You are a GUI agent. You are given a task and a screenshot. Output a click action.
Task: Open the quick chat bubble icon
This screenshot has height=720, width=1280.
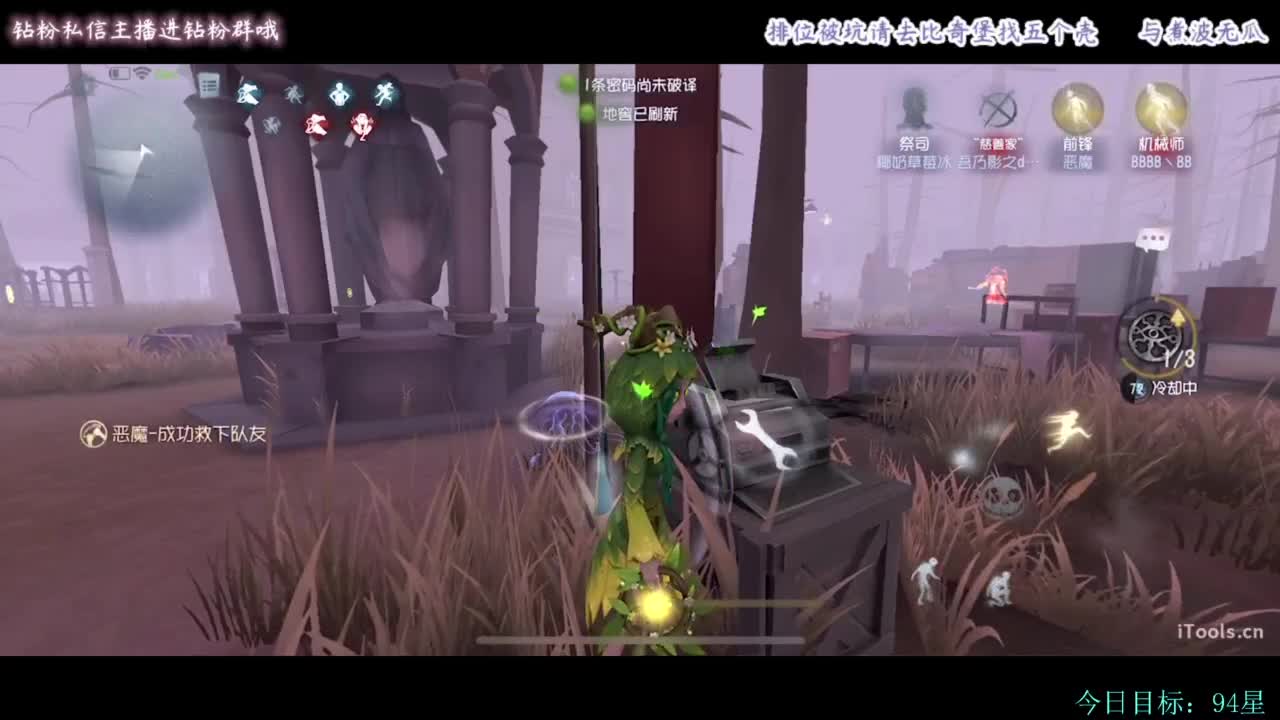pyautogui.click(x=1155, y=237)
